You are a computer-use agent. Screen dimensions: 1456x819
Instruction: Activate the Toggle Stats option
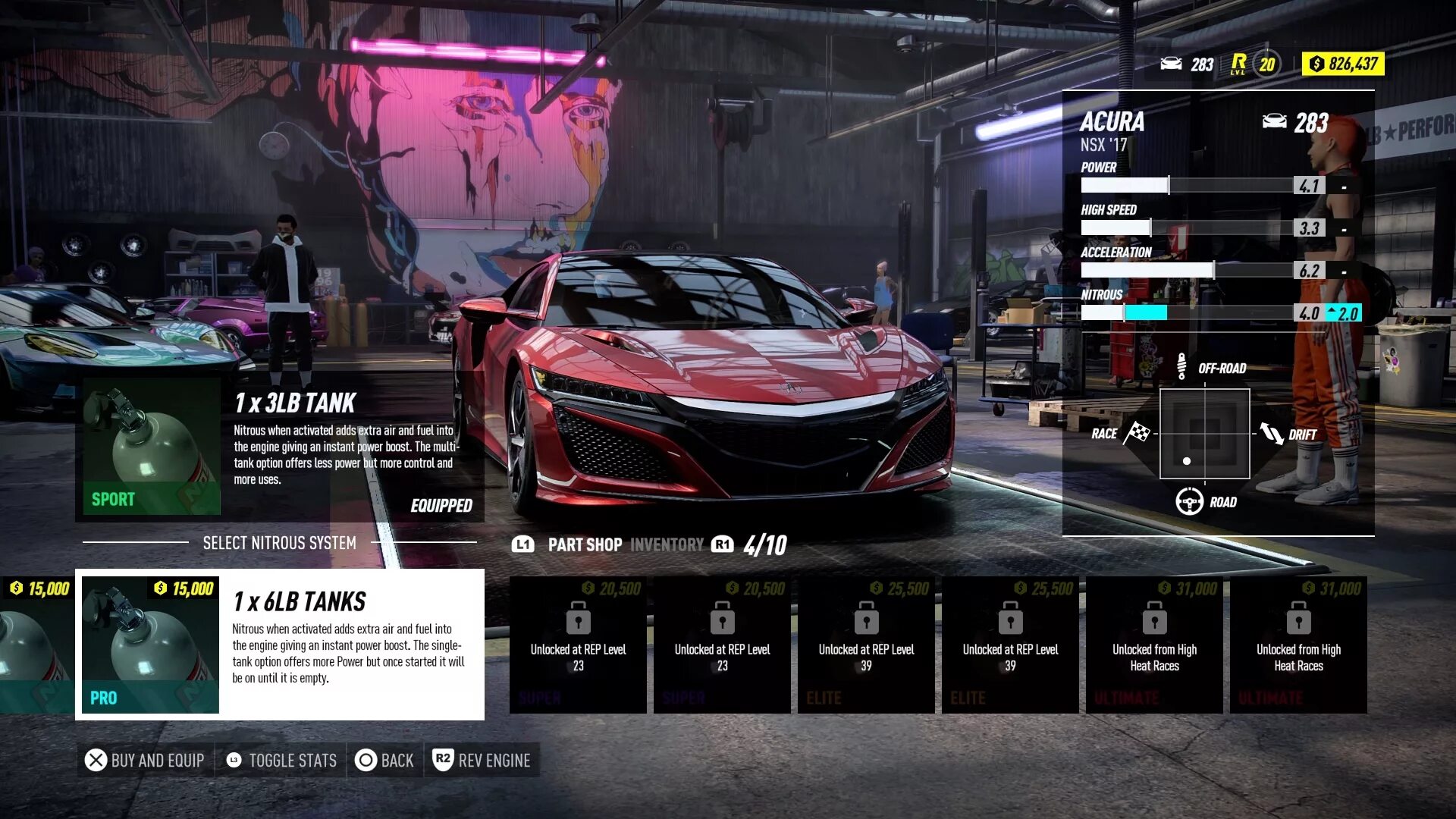281,760
